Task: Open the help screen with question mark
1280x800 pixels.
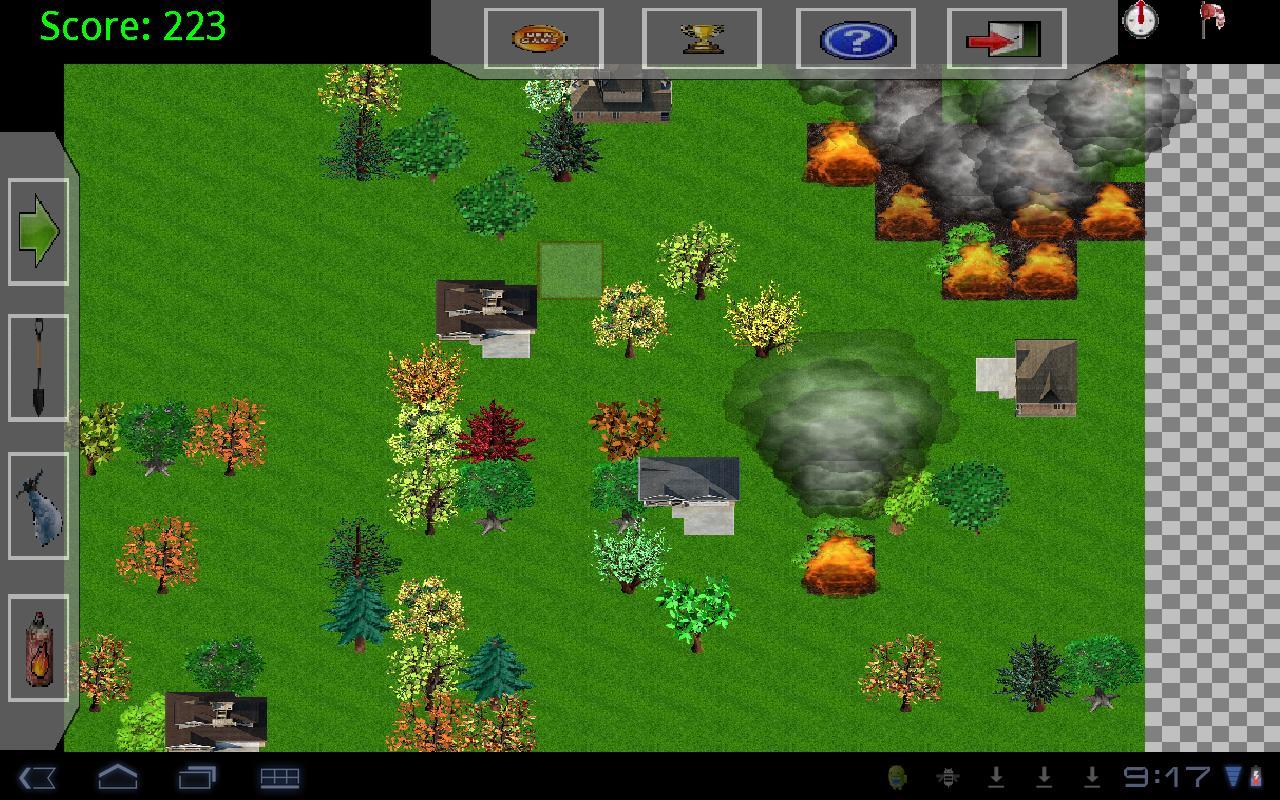Action: [856, 38]
